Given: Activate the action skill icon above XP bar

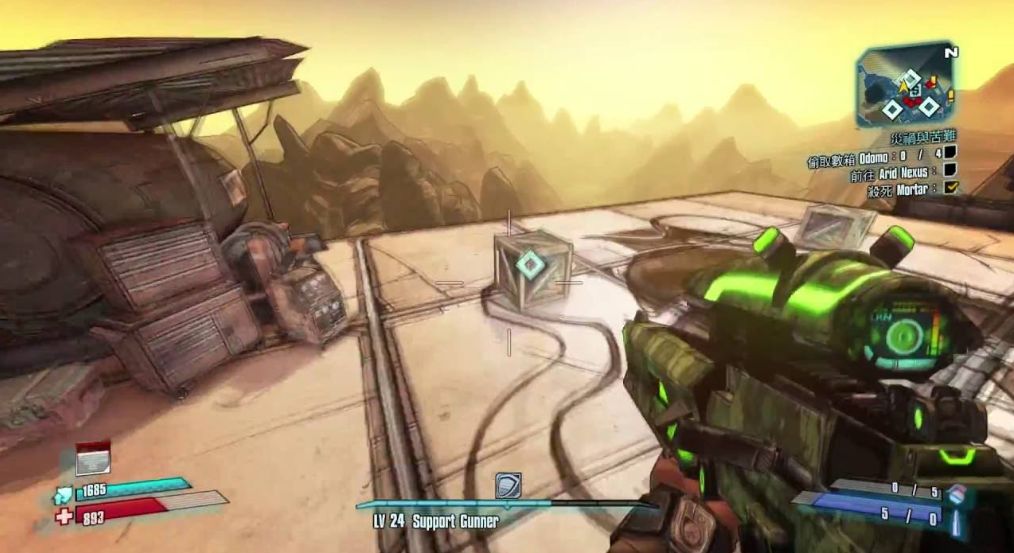Looking at the screenshot, I should coord(508,486).
